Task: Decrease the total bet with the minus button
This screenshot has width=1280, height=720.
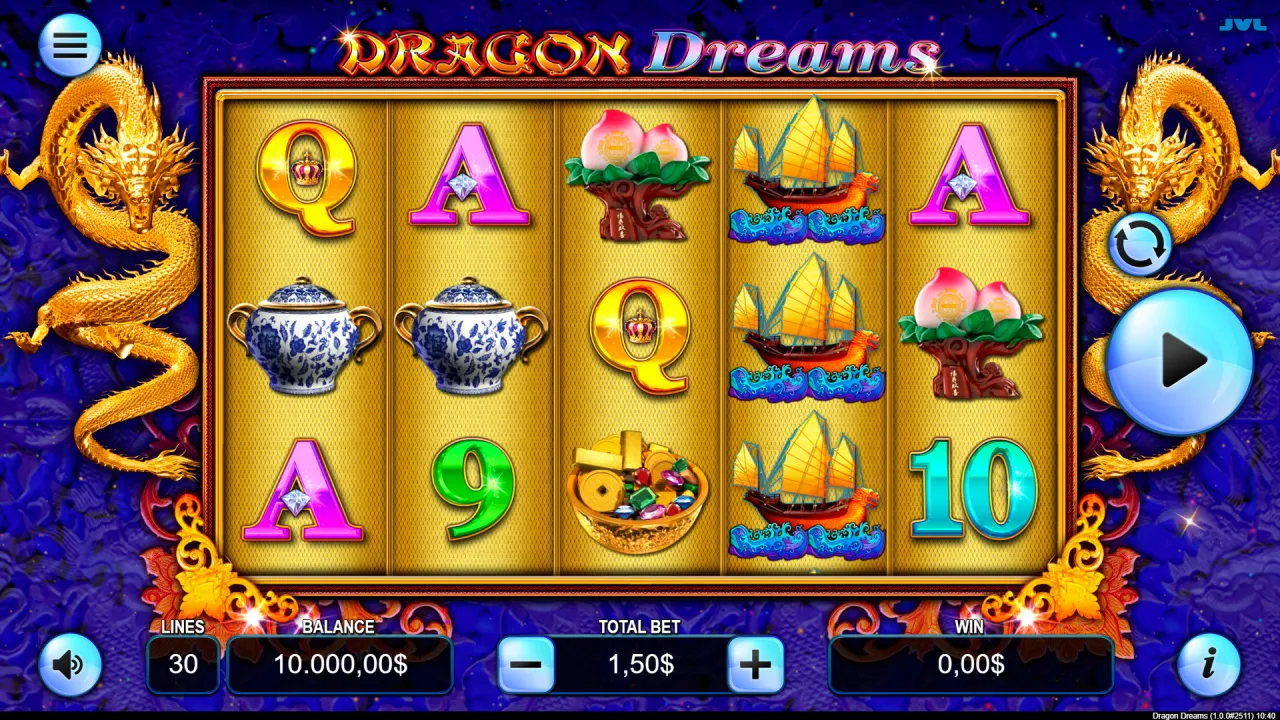Action: click(x=525, y=663)
